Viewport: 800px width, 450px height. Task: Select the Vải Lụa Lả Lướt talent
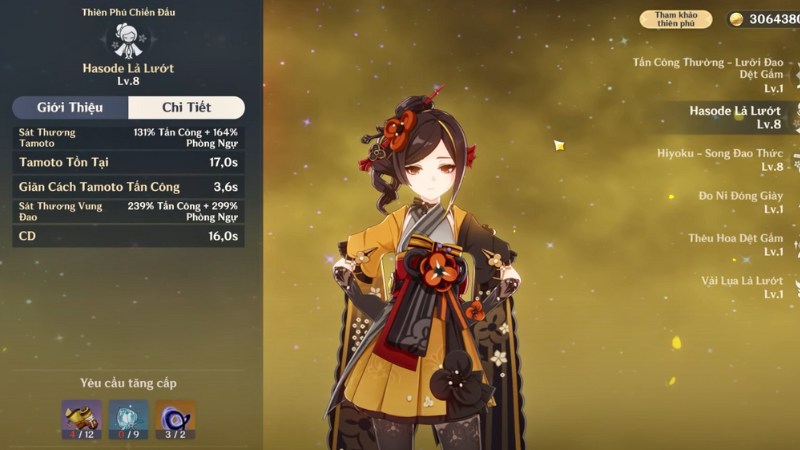pyautogui.click(x=741, y=287)
